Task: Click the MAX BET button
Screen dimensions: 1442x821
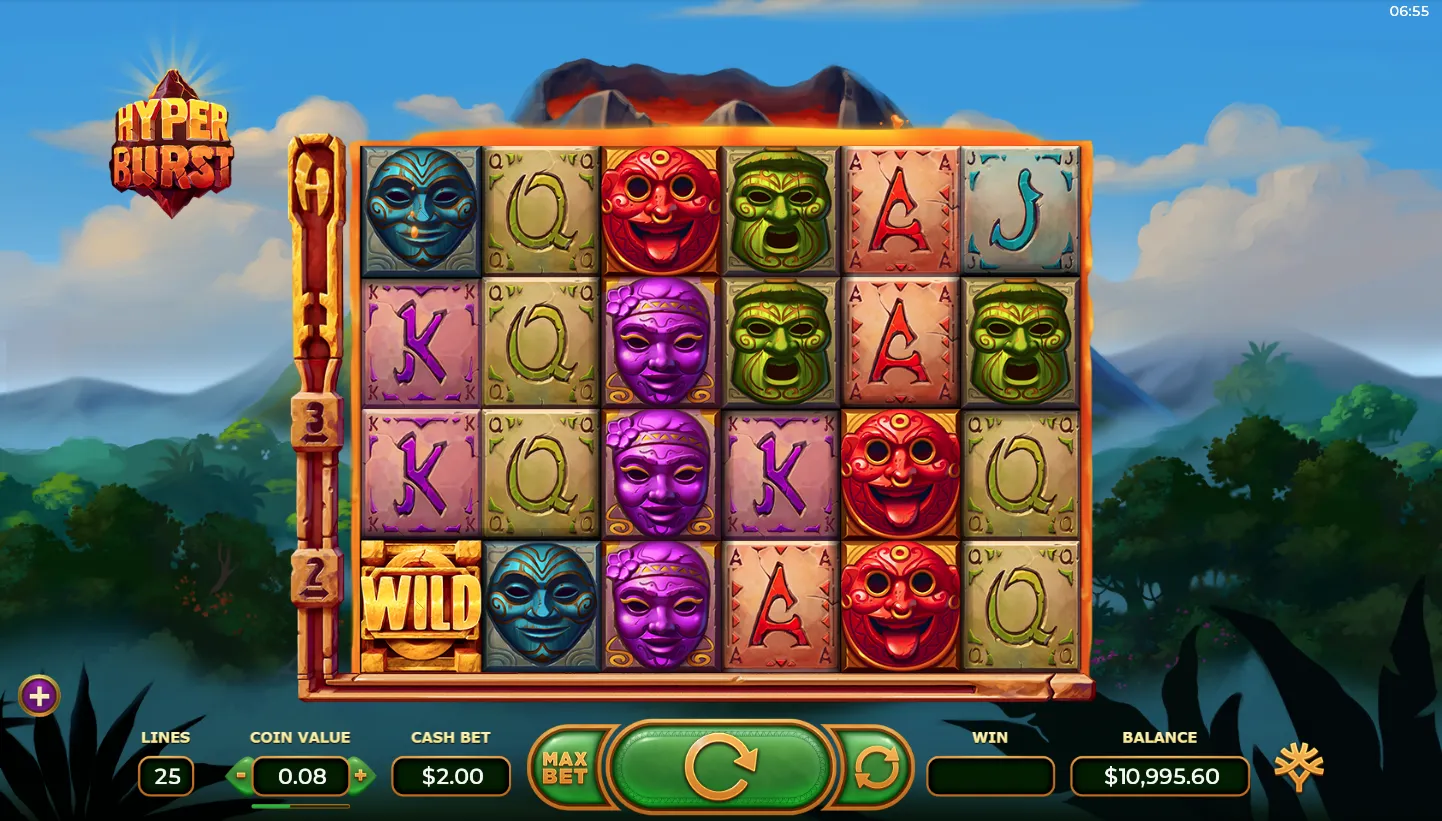Action: point(564,768)
